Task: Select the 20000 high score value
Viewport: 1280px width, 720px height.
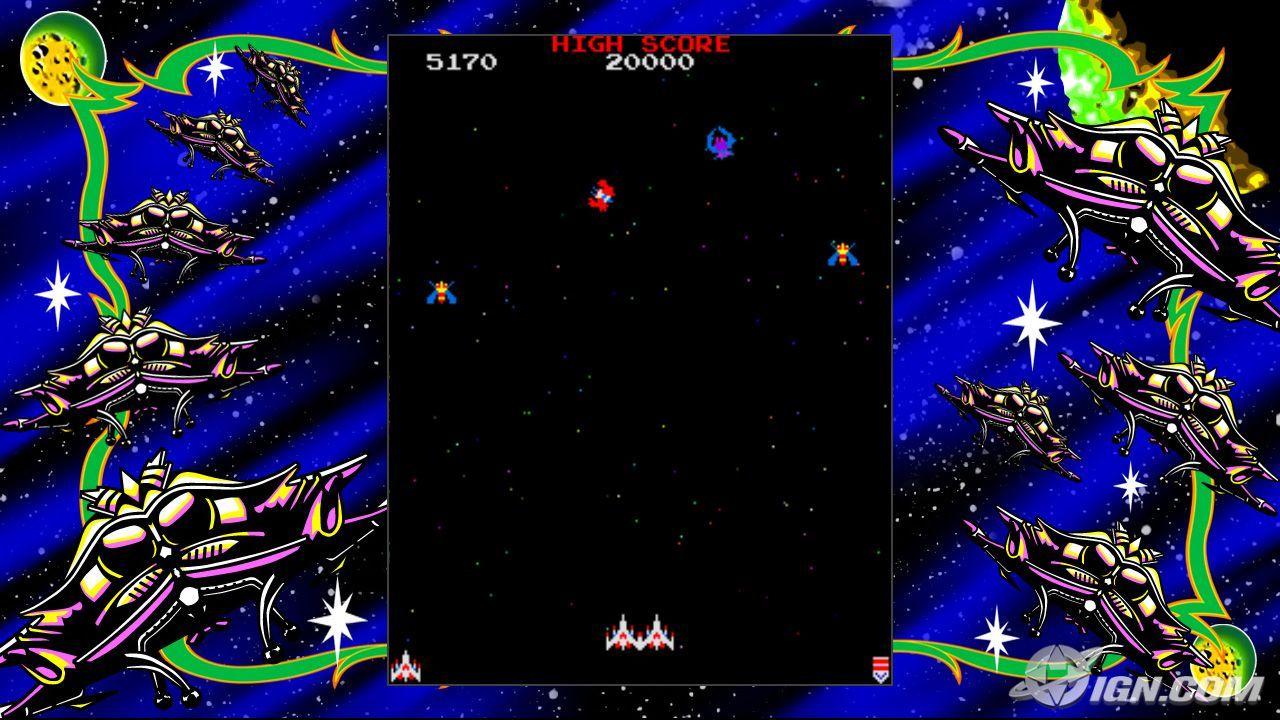Action: [648, 62]
